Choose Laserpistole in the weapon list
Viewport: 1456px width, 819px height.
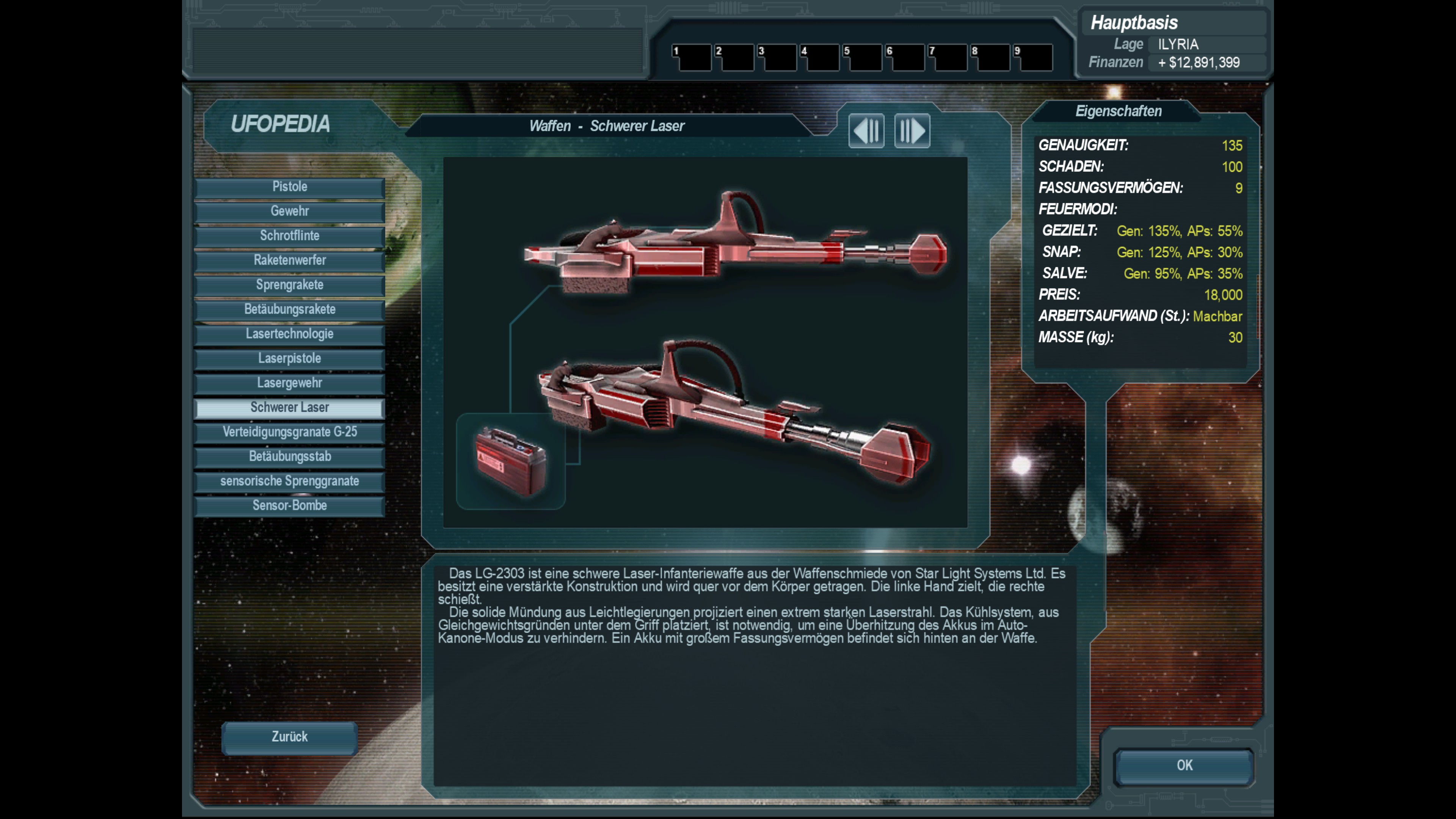[289, 358]
